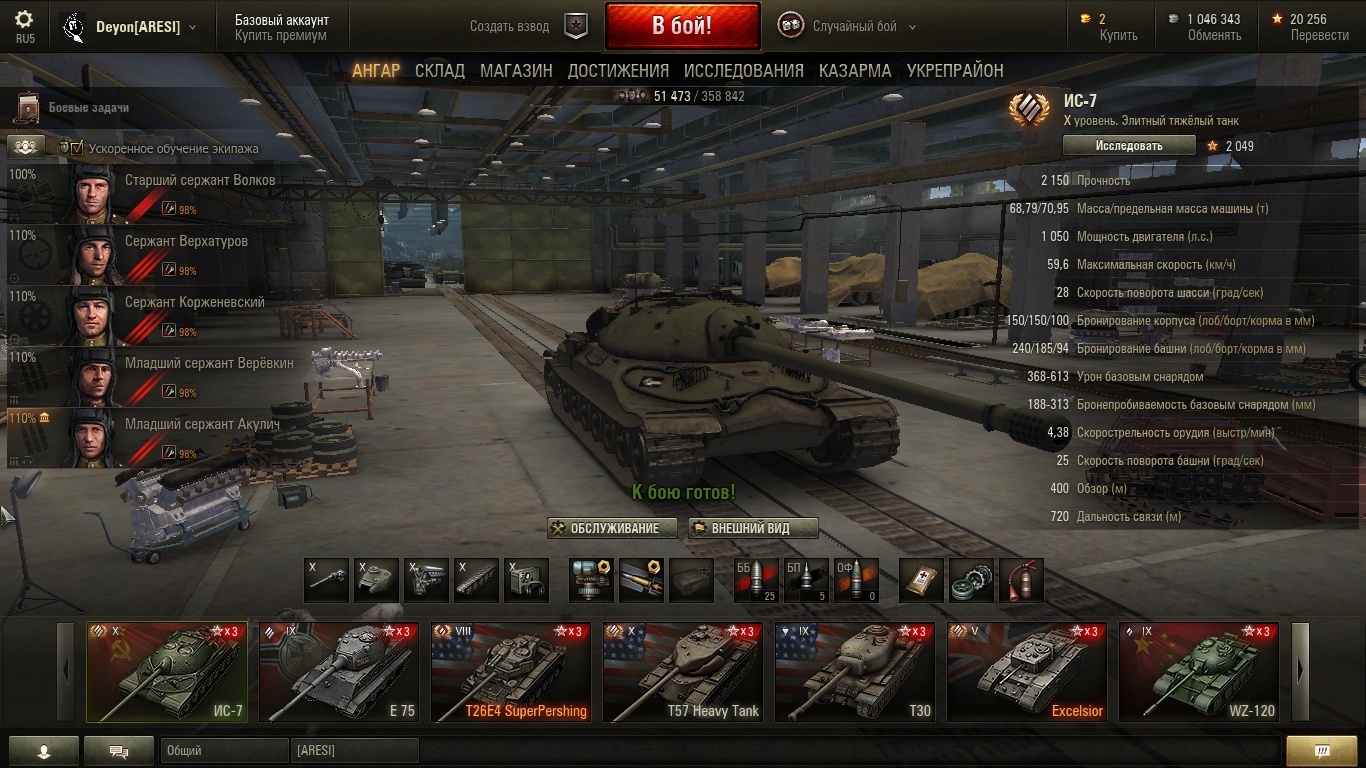Open the МАГАЗИН tab

[516, 70]
